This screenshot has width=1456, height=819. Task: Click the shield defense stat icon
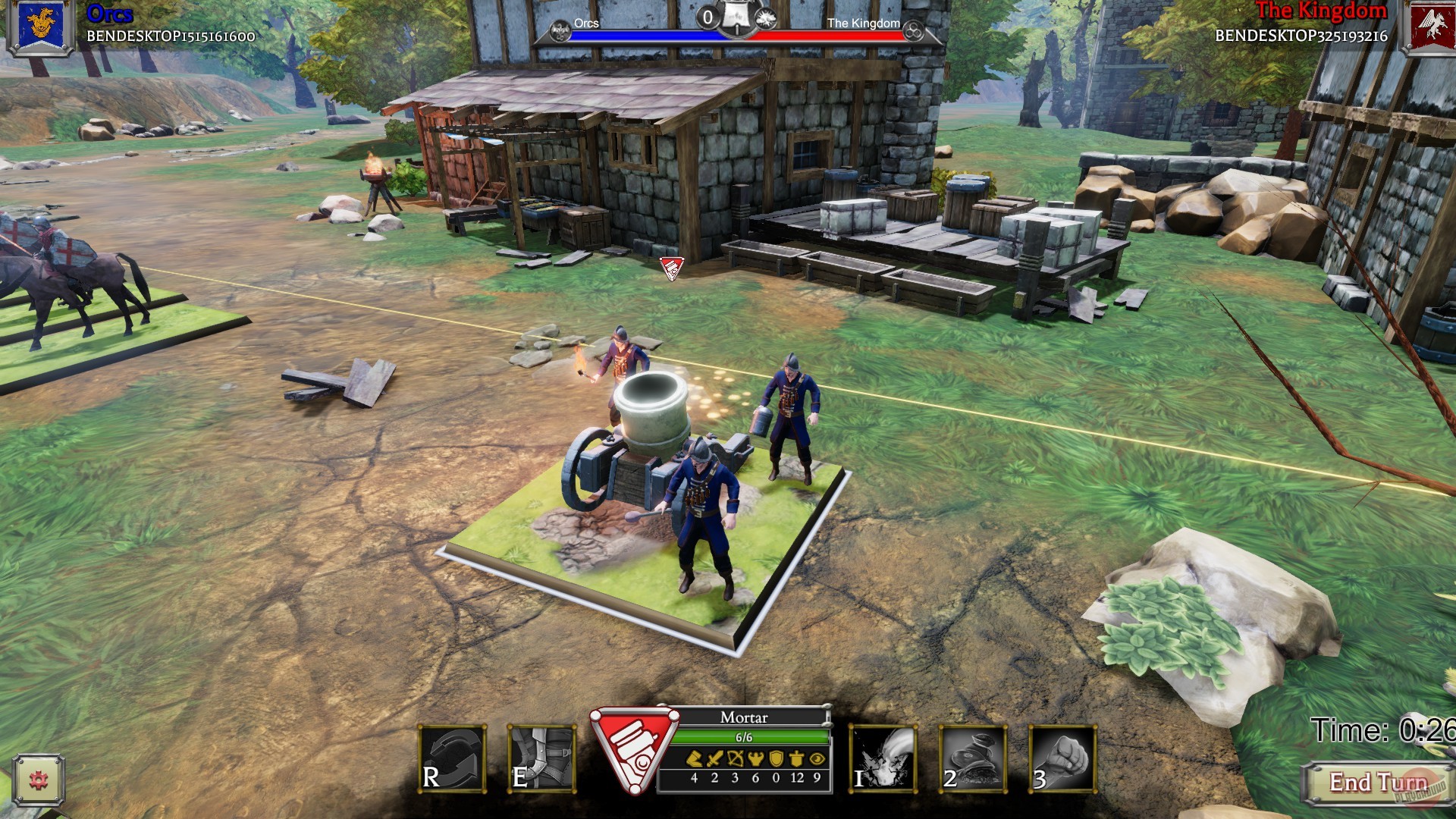[776, 758]
